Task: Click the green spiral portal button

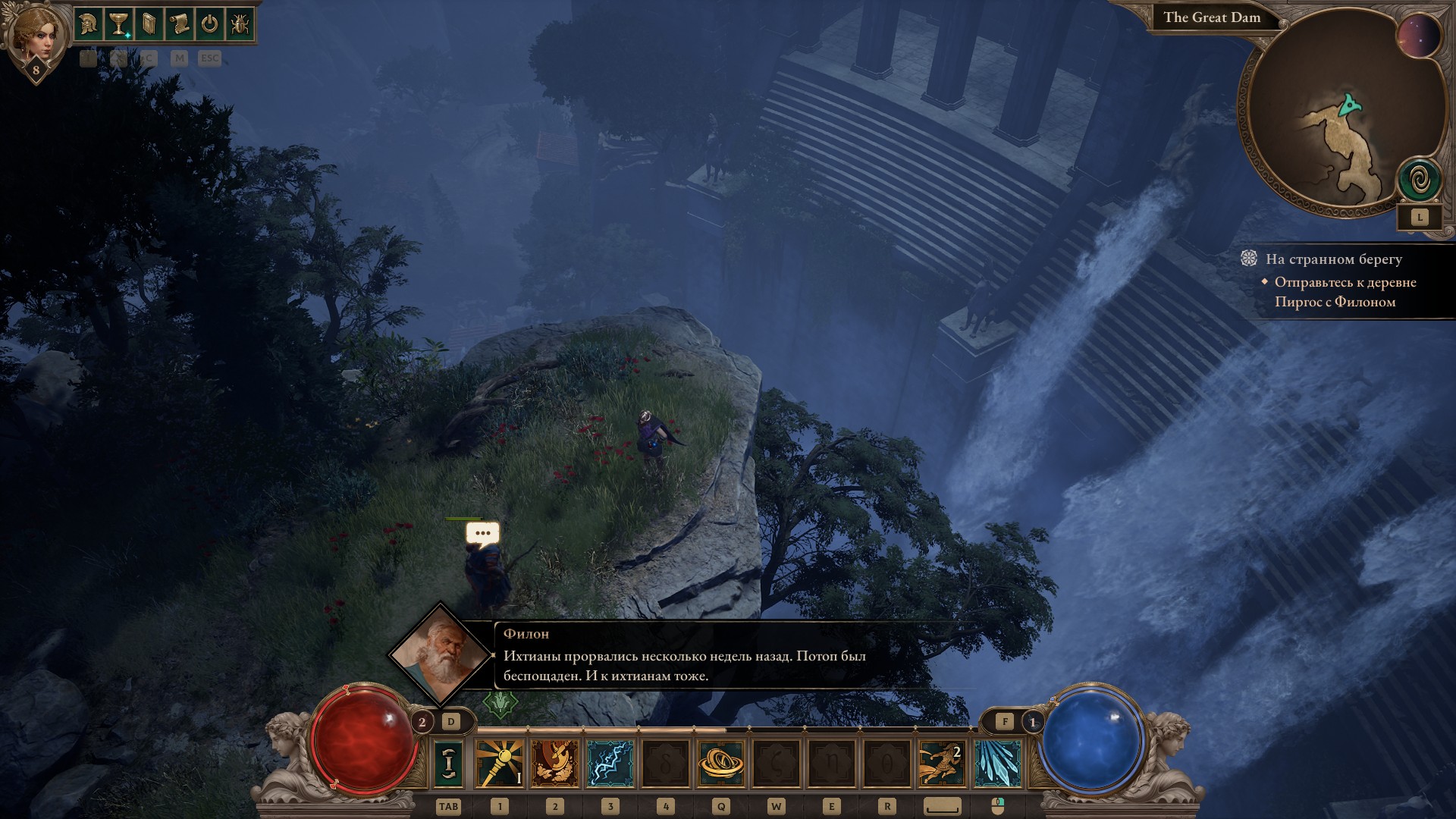Action: (x=1420, y=180)
